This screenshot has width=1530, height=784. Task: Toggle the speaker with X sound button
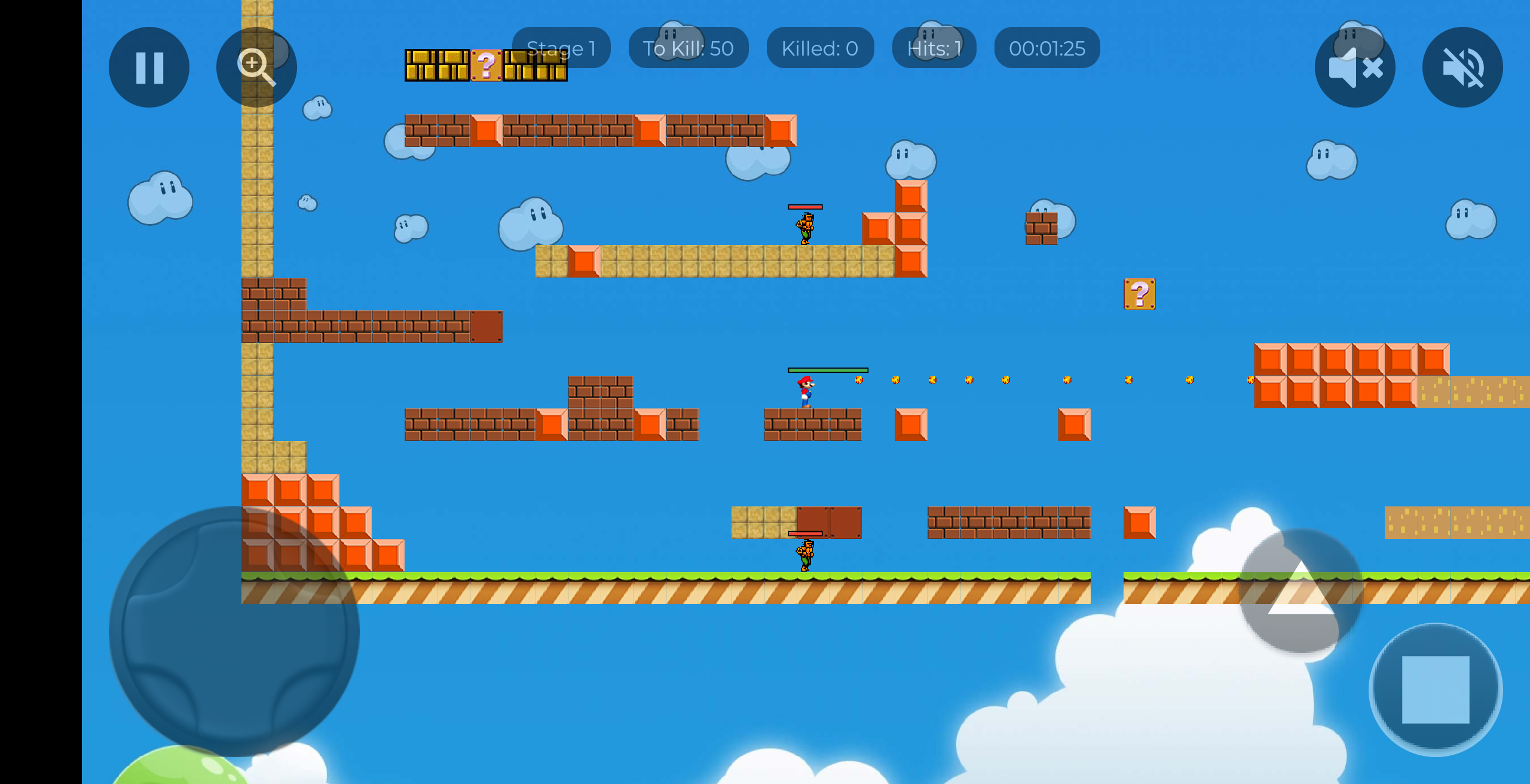[1355, 67]
